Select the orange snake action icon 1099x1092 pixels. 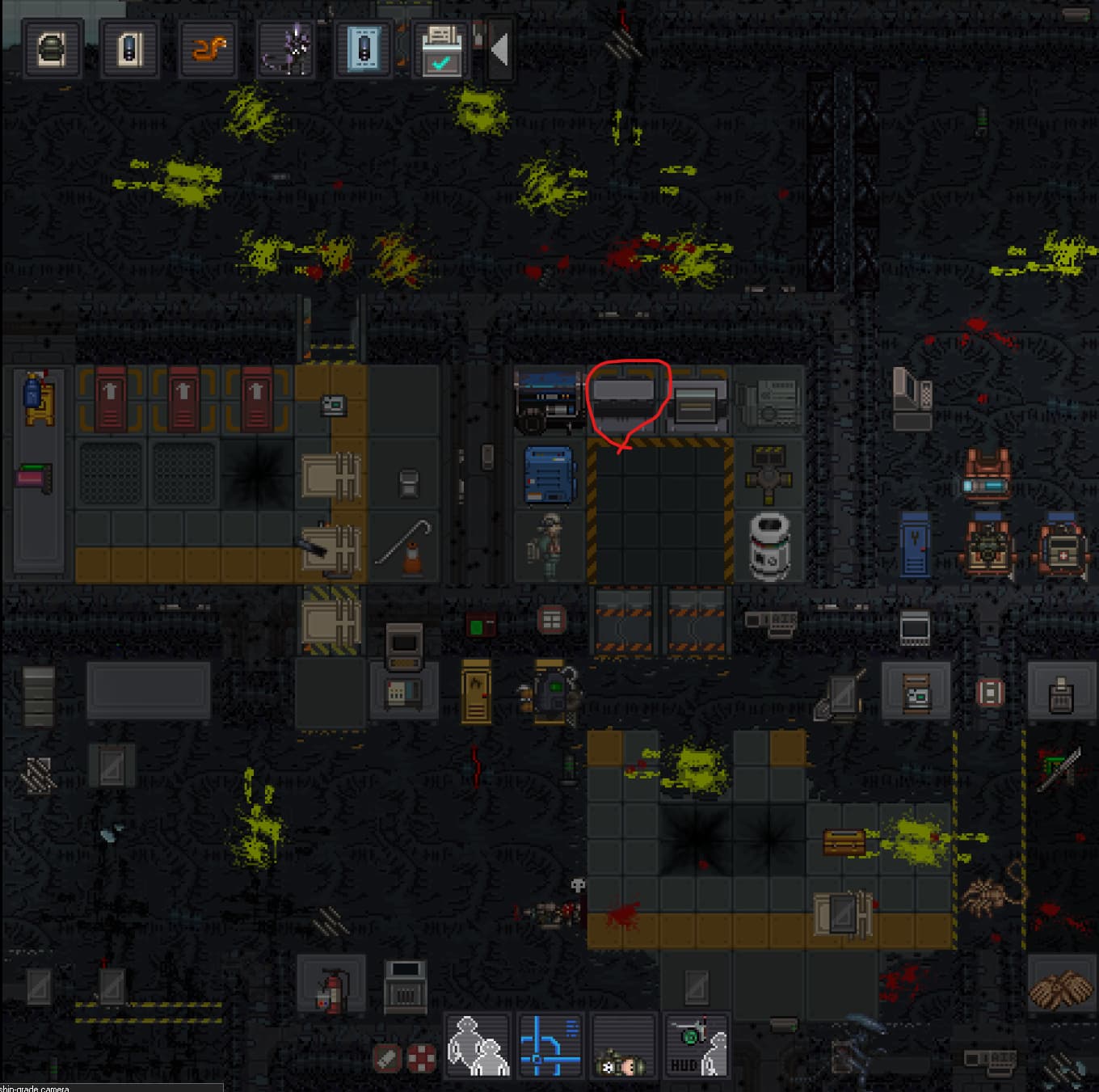point(208,48)
